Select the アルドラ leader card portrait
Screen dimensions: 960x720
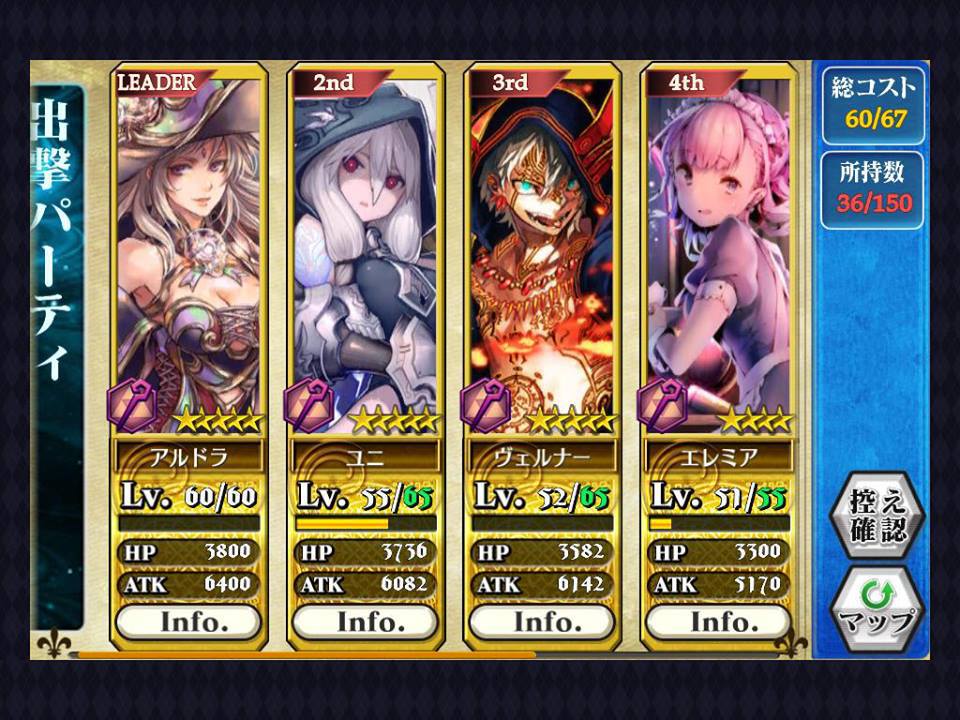(190, 250)
